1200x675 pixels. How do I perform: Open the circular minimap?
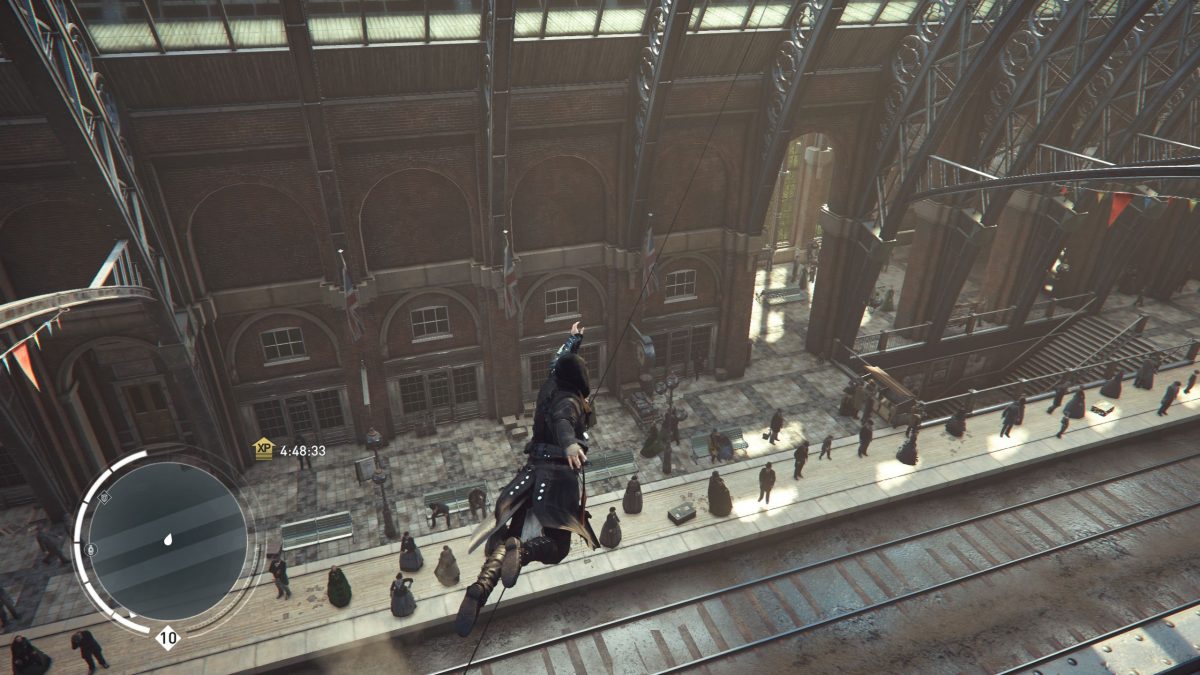coord(167,540)
